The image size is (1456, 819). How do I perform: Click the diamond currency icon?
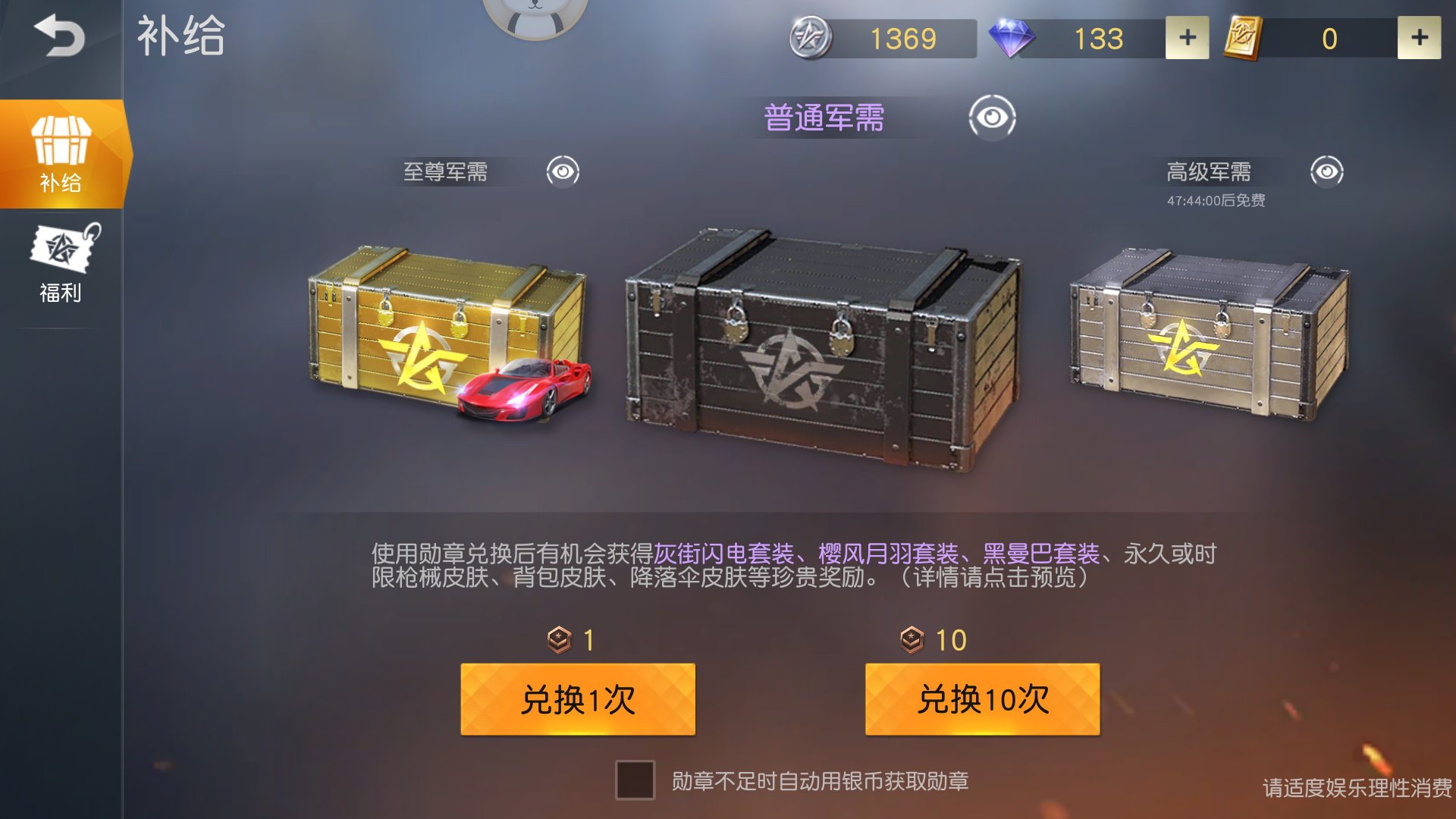click(x=1014, y=36)
